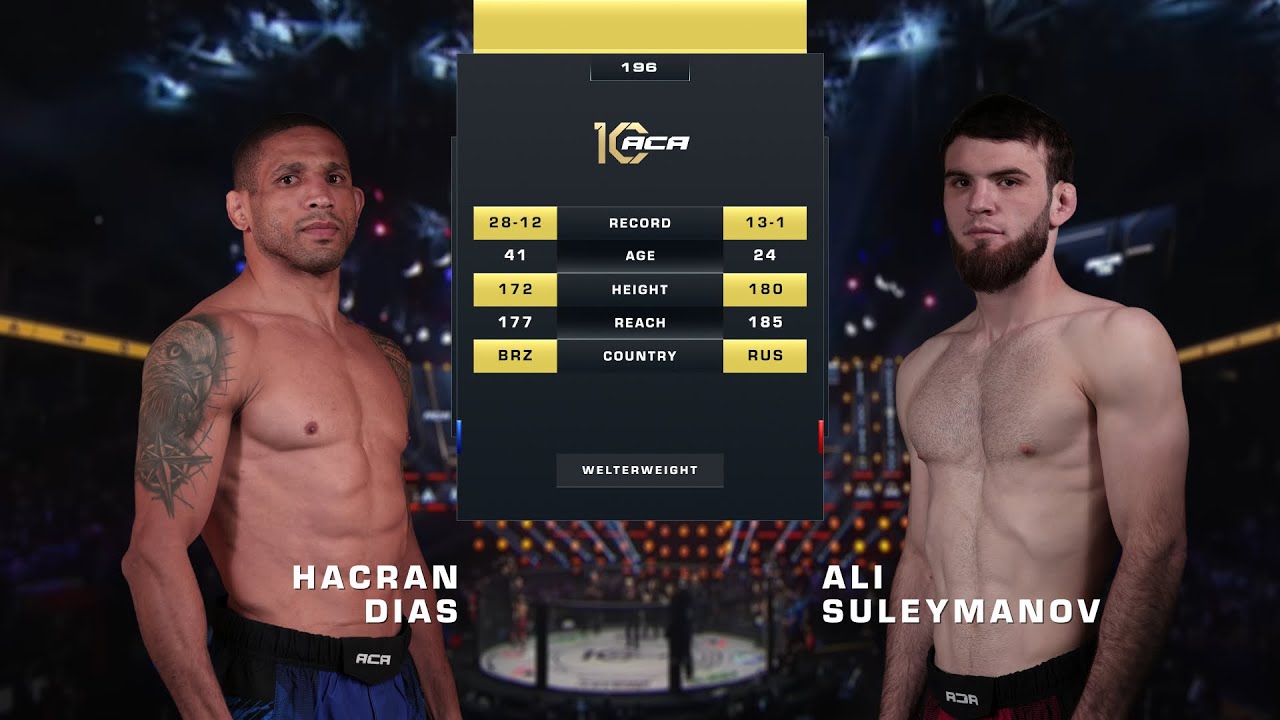Click the REACH value 185 for Suleymanov

point(766,322)
